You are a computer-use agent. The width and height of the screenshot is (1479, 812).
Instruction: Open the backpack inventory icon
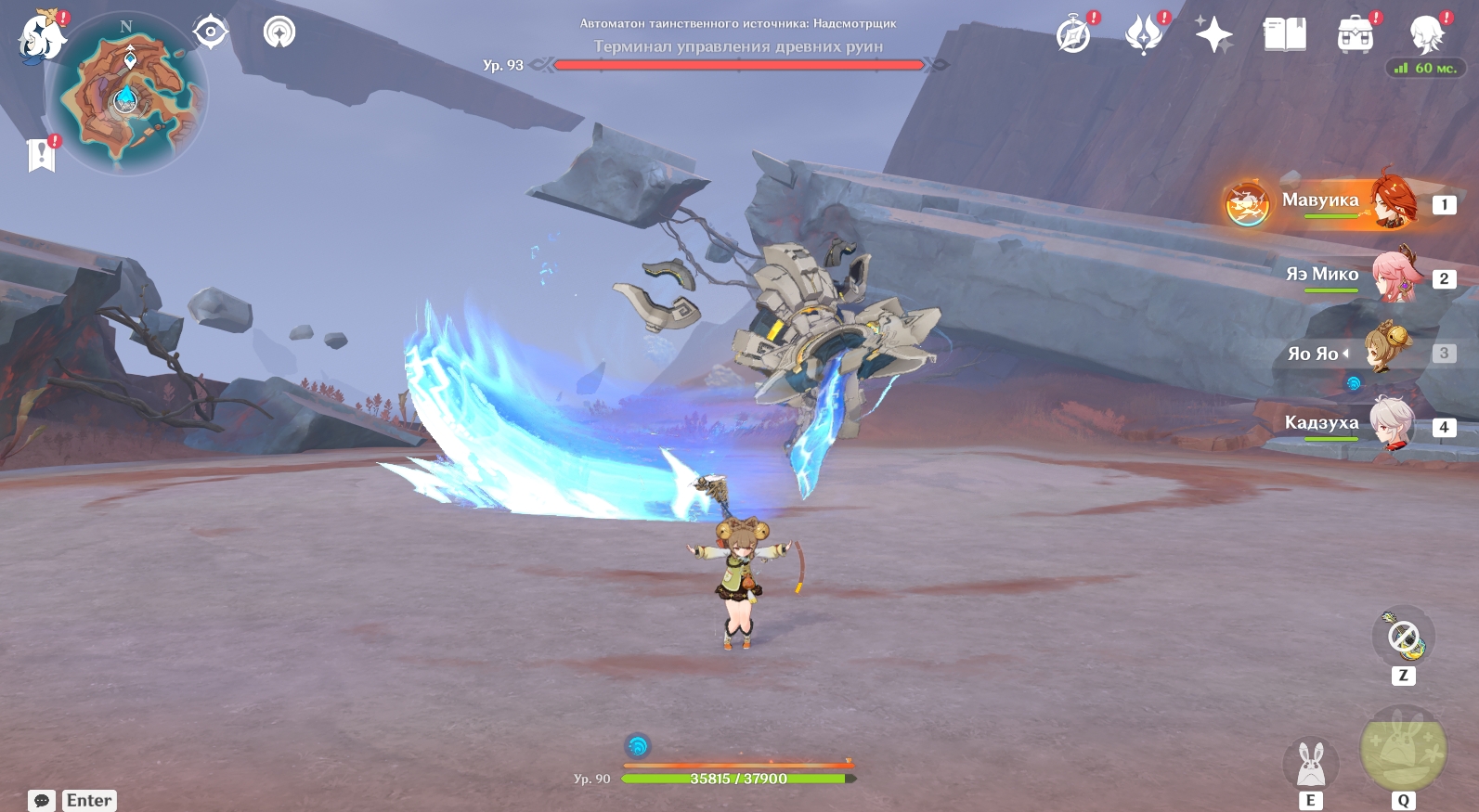pyautogui.click(x=1355, y=35)
